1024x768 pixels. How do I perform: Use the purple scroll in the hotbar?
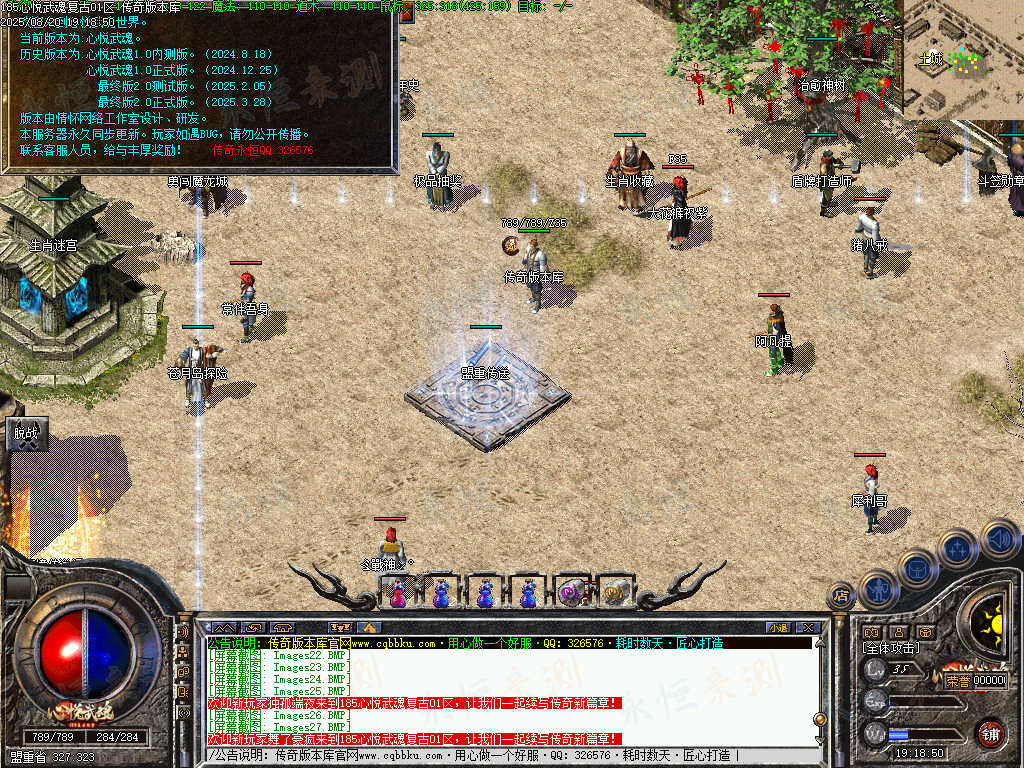(571, 594)
